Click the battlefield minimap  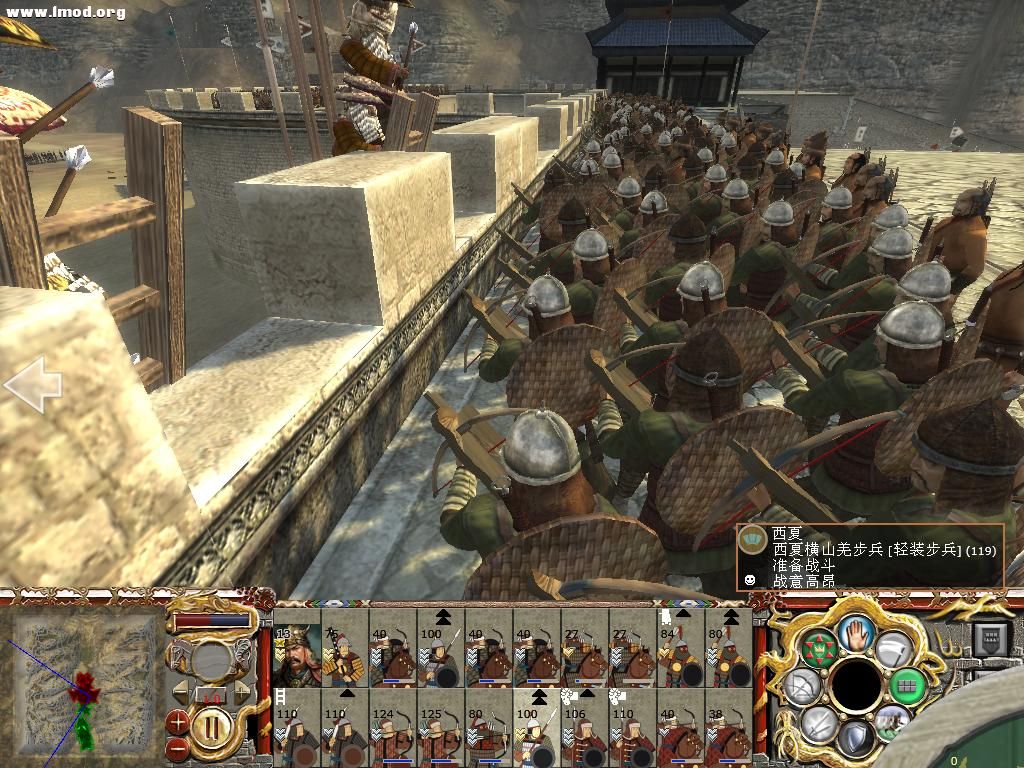tap(84, 682)
